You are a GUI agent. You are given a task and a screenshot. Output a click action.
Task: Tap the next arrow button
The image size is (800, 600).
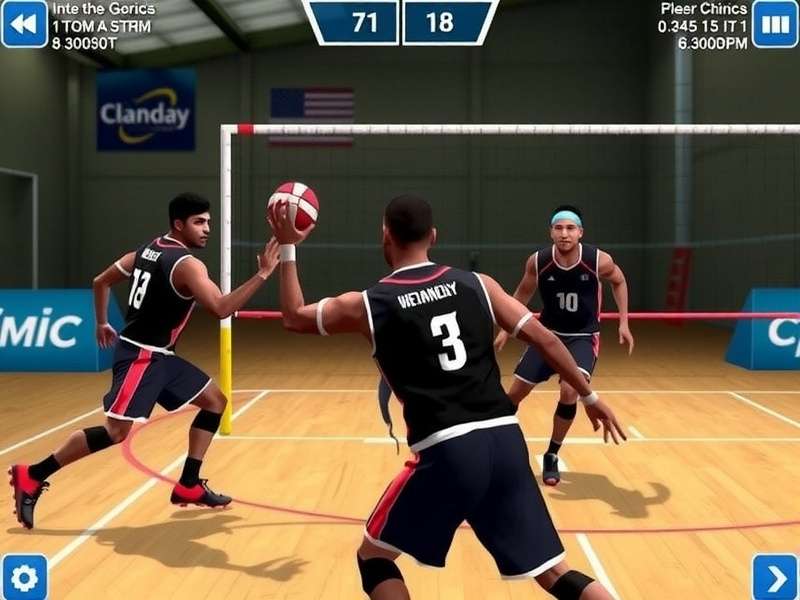click(x=775, y=577)
